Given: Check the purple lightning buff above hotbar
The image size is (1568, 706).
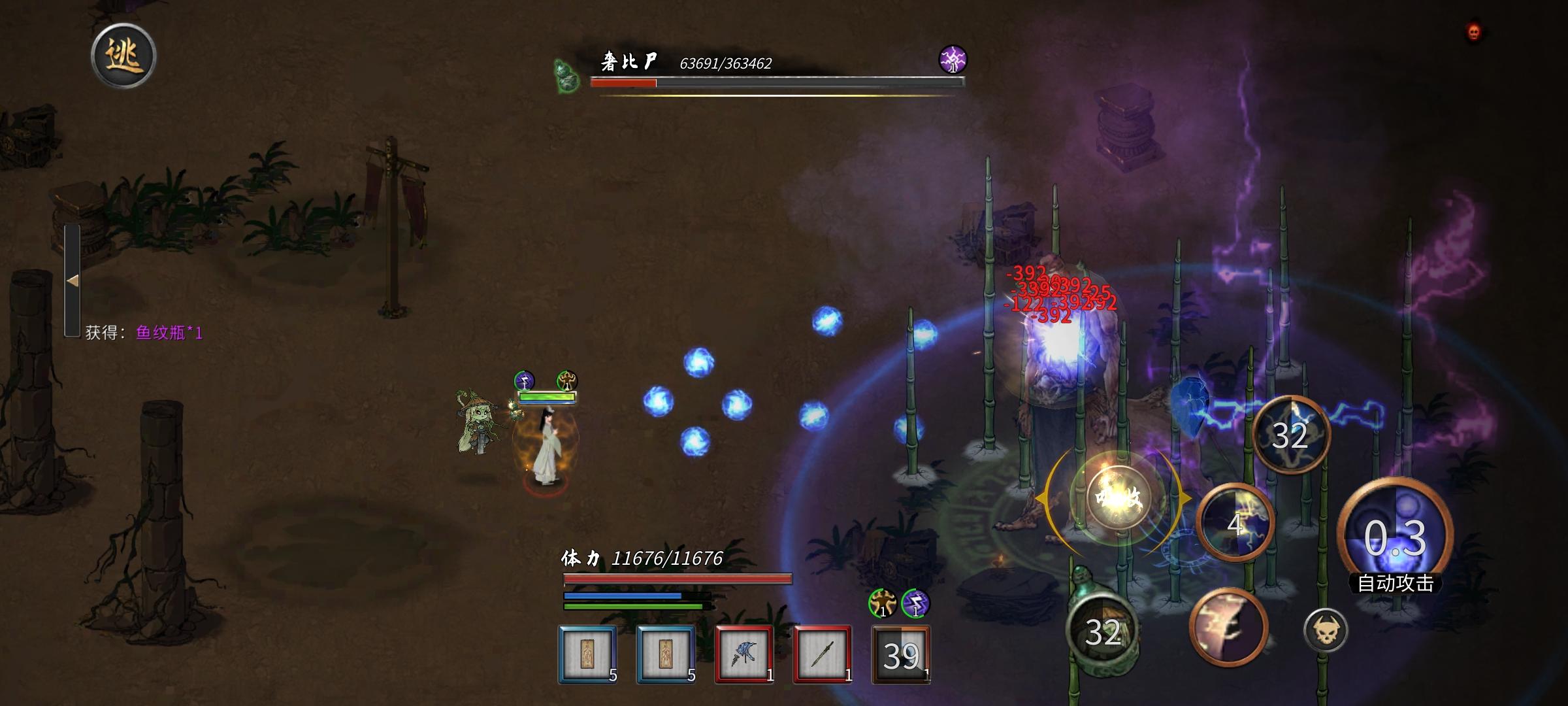Looking at the screenshot, I should 915,603.
